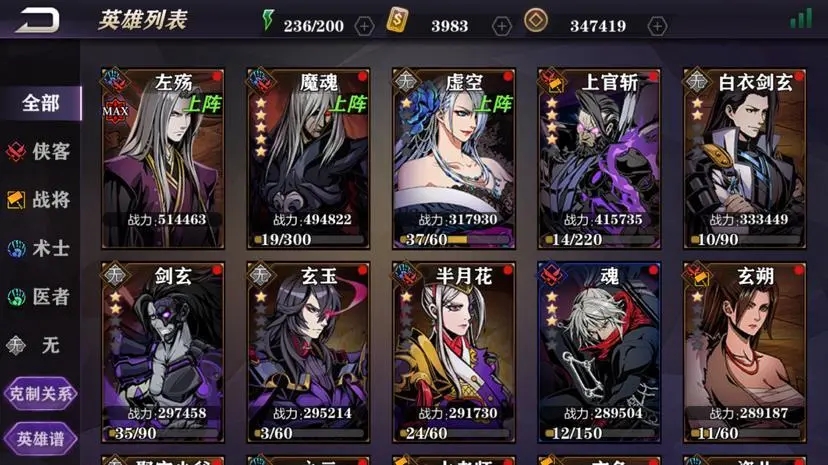Screen dimensions: 828x465
Task: Switch to the 侠客 hero filter
Action: 41,151
